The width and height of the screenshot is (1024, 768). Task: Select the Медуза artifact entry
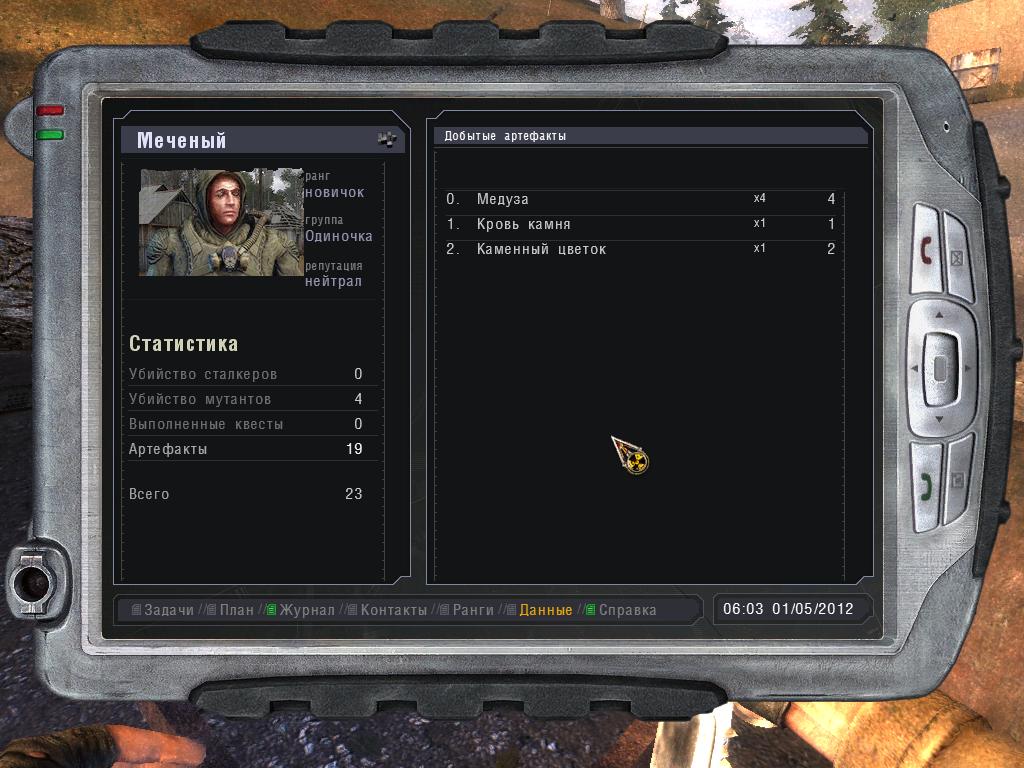640,200
